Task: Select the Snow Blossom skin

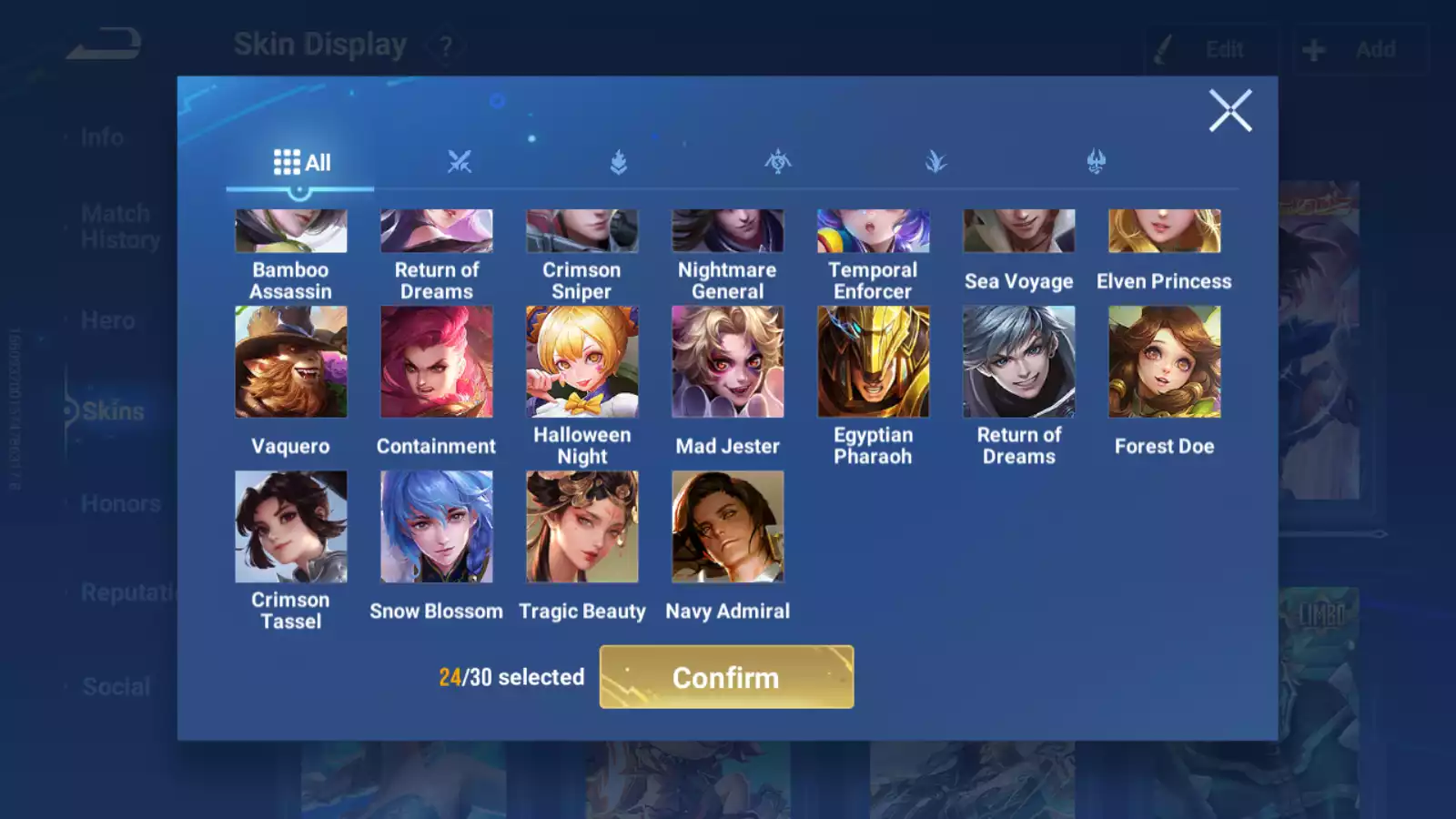Action: click(x=437, y=527)
